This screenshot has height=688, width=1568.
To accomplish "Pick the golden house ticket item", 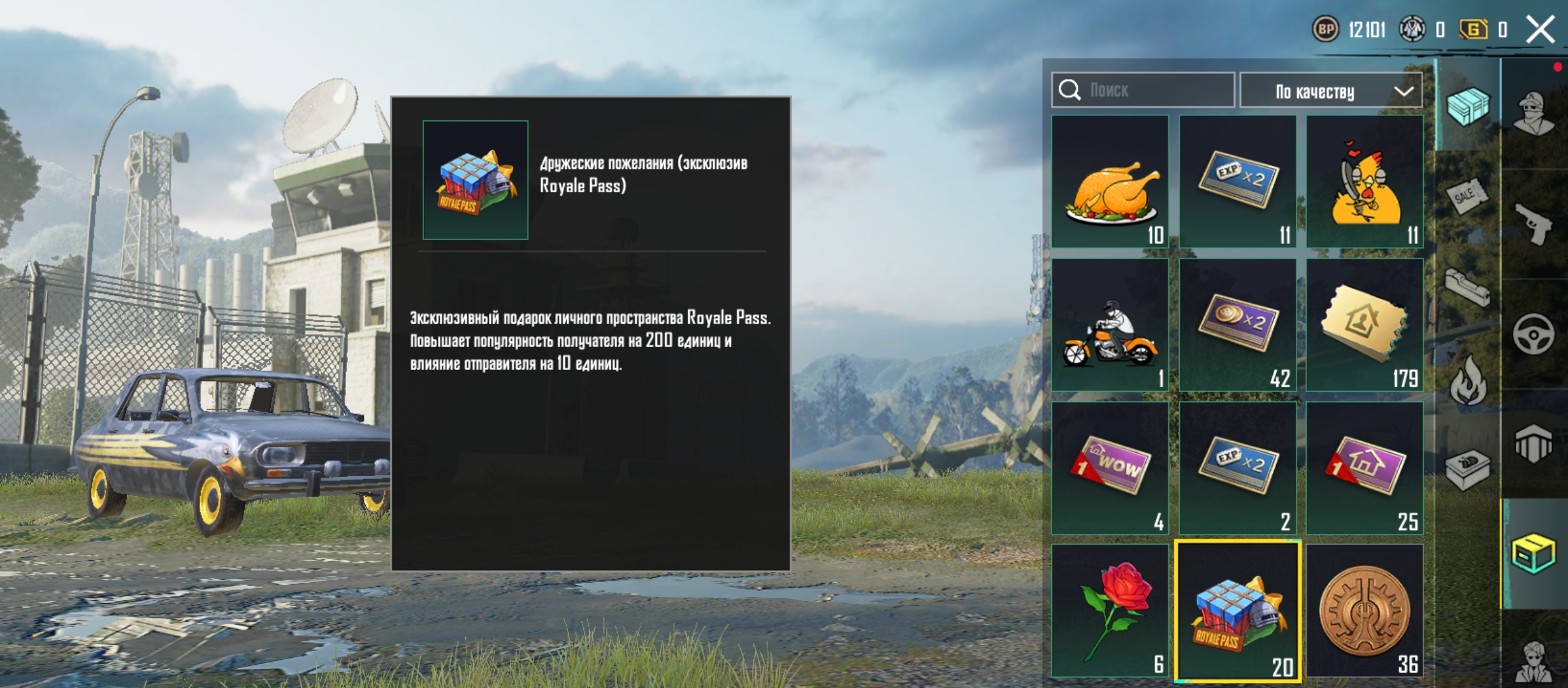I will point(1364,325).
